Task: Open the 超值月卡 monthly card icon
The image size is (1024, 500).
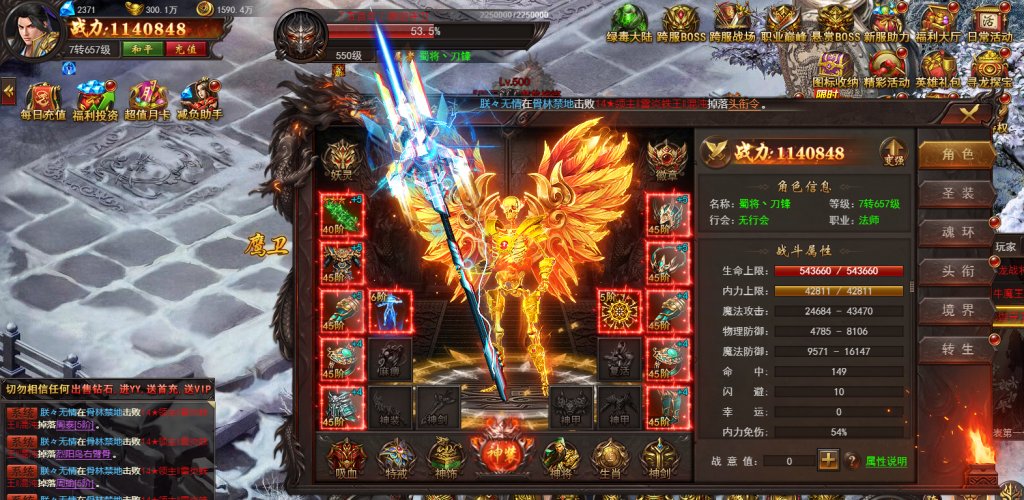Action: [147, 101]
